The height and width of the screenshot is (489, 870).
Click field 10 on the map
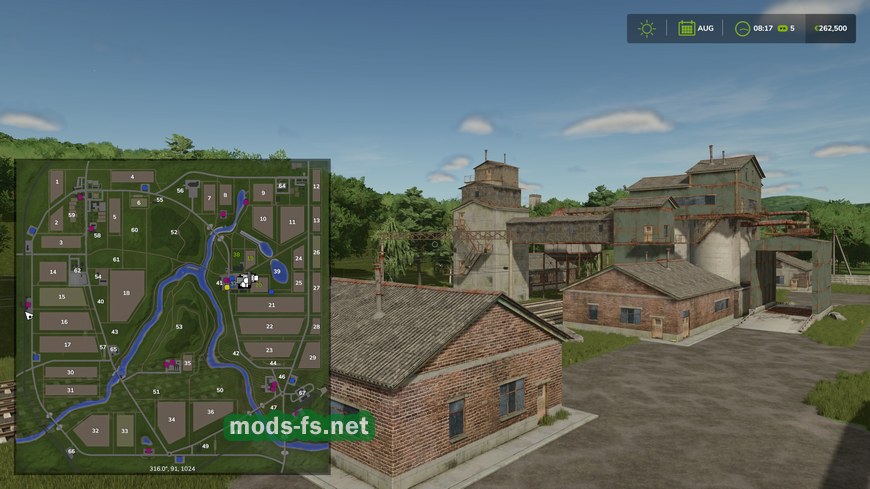263,219
